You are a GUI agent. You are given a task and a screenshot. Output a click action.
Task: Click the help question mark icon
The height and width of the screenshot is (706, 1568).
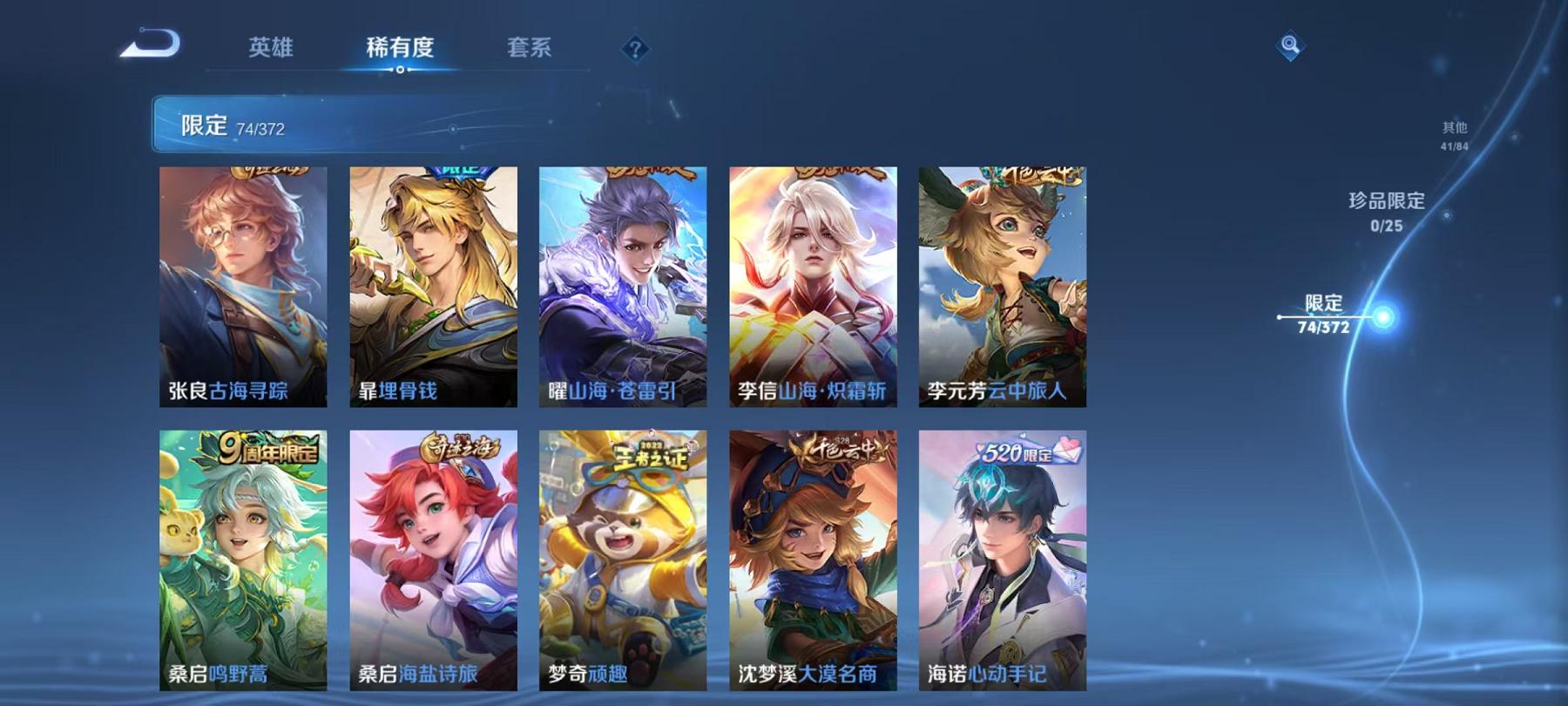[x=635, y=50]
